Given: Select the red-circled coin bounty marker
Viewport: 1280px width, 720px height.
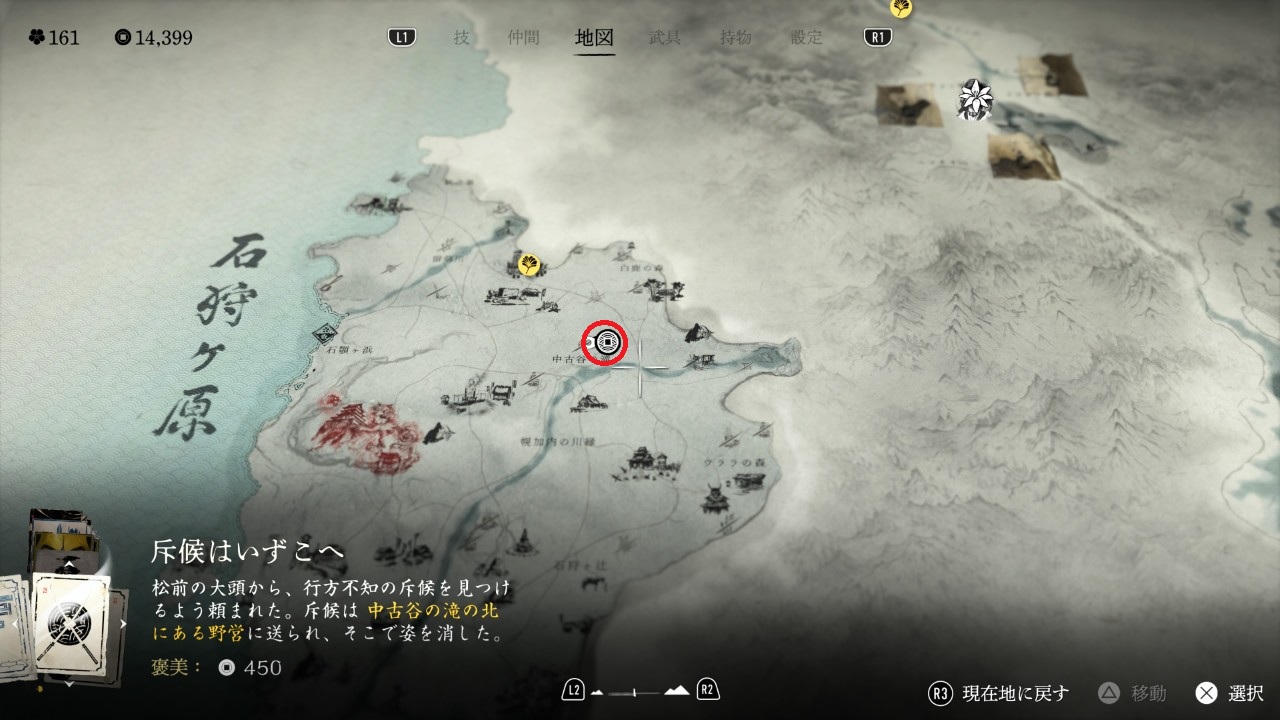Looking at the screenshot, I should pos(605,344).
